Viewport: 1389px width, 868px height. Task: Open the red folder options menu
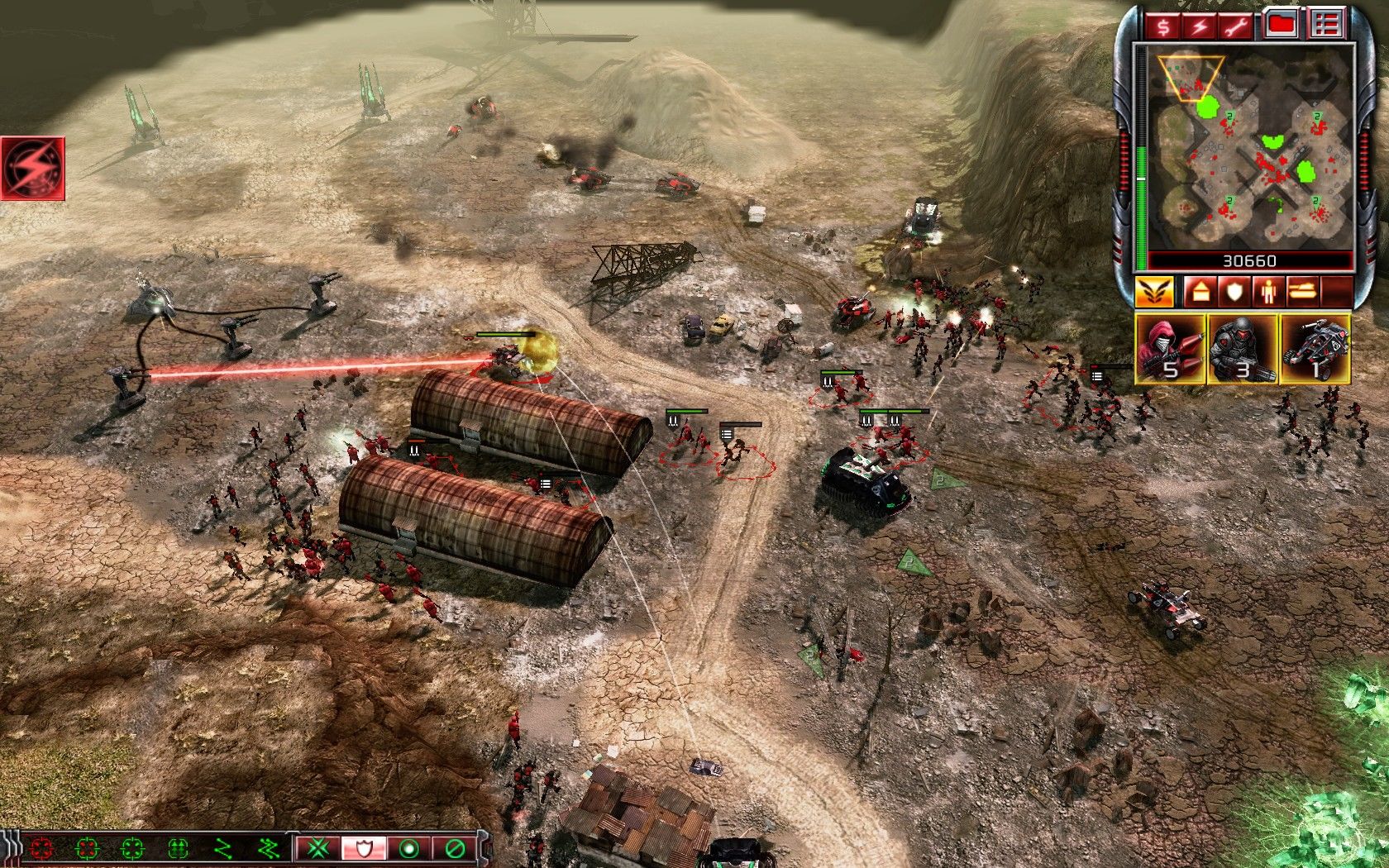click(x=1281, y=25)
